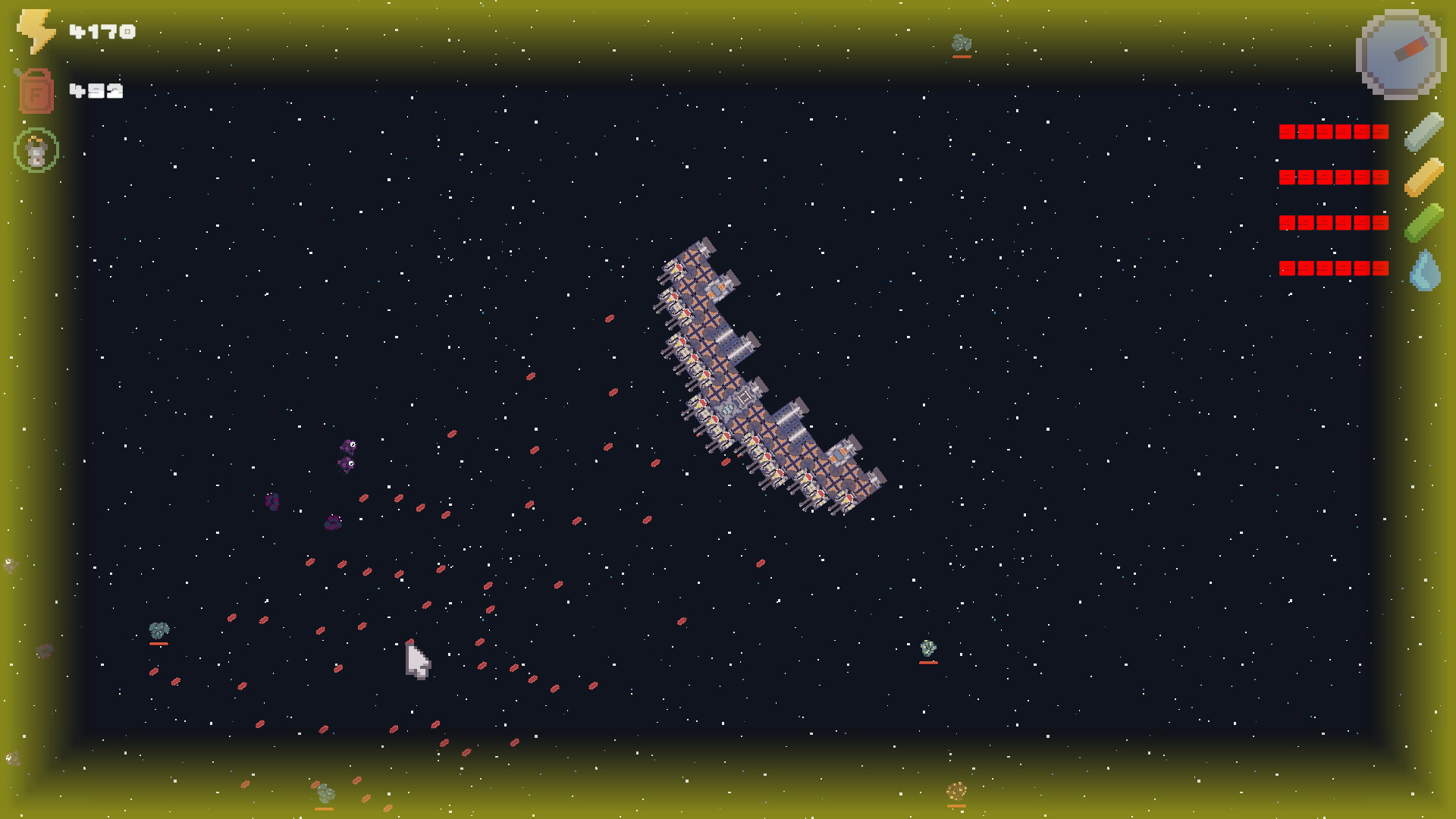Click the red fuel canister icon
The image size is (1456, 819).
pyautogui.click(x=36, y=91)
